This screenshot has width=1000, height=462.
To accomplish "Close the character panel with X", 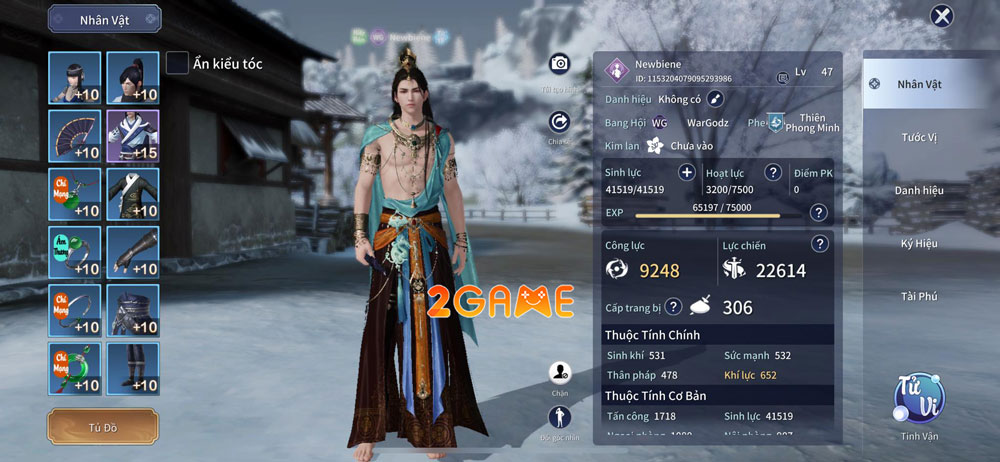I will tap(941, 16).
